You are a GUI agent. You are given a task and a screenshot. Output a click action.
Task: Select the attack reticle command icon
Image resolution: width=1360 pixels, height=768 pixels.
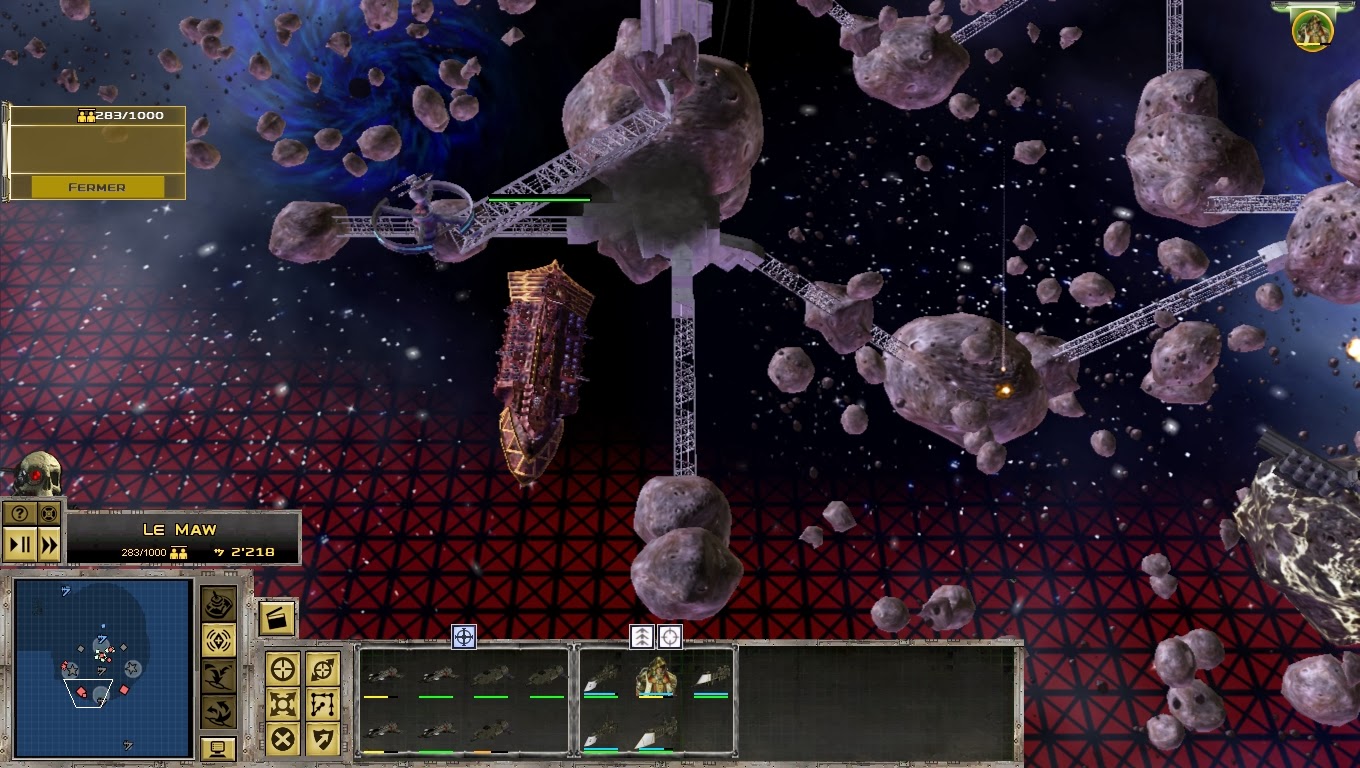coord(282,668)
